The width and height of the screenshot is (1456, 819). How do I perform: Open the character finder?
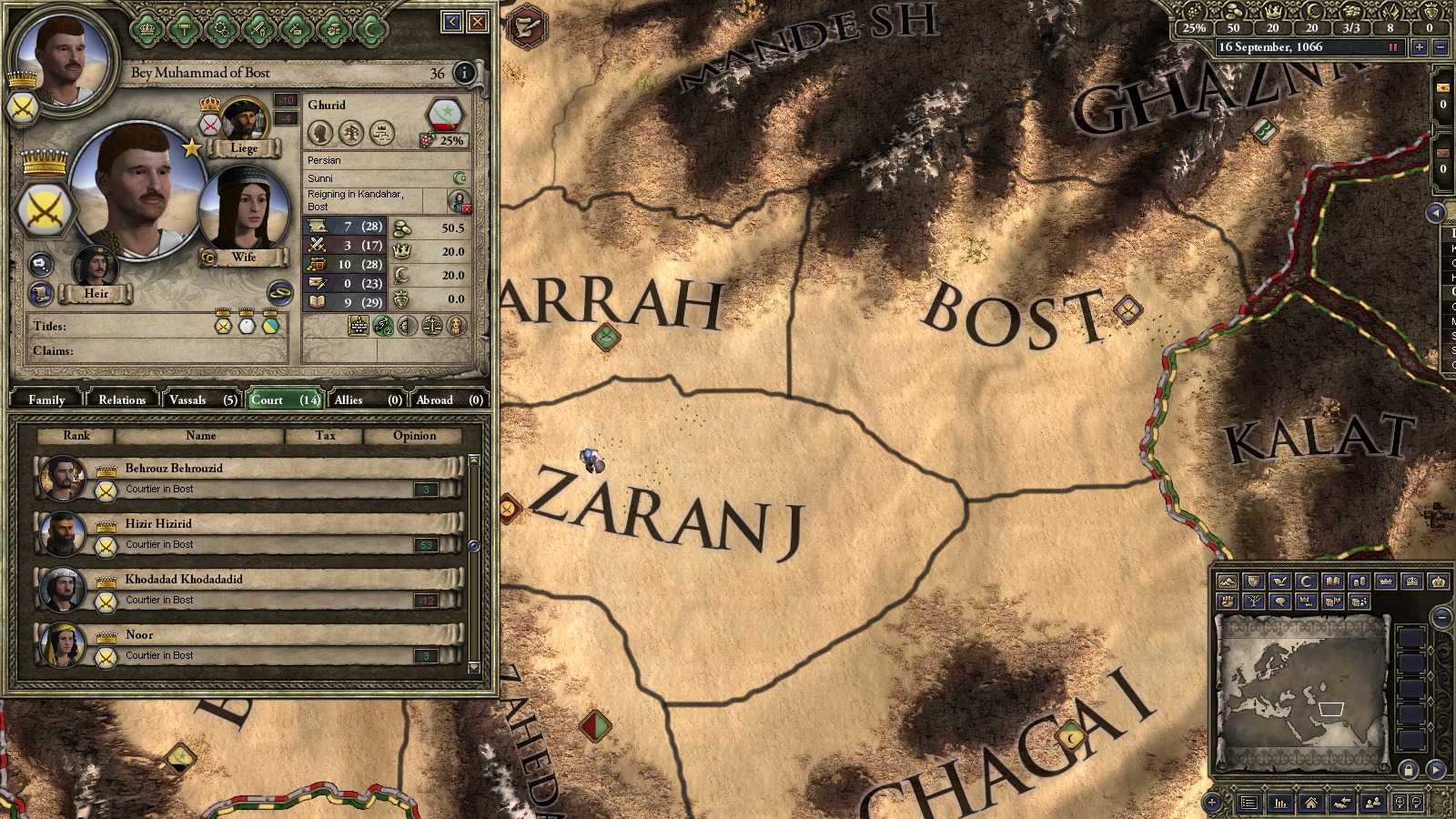click(1375, 804)
